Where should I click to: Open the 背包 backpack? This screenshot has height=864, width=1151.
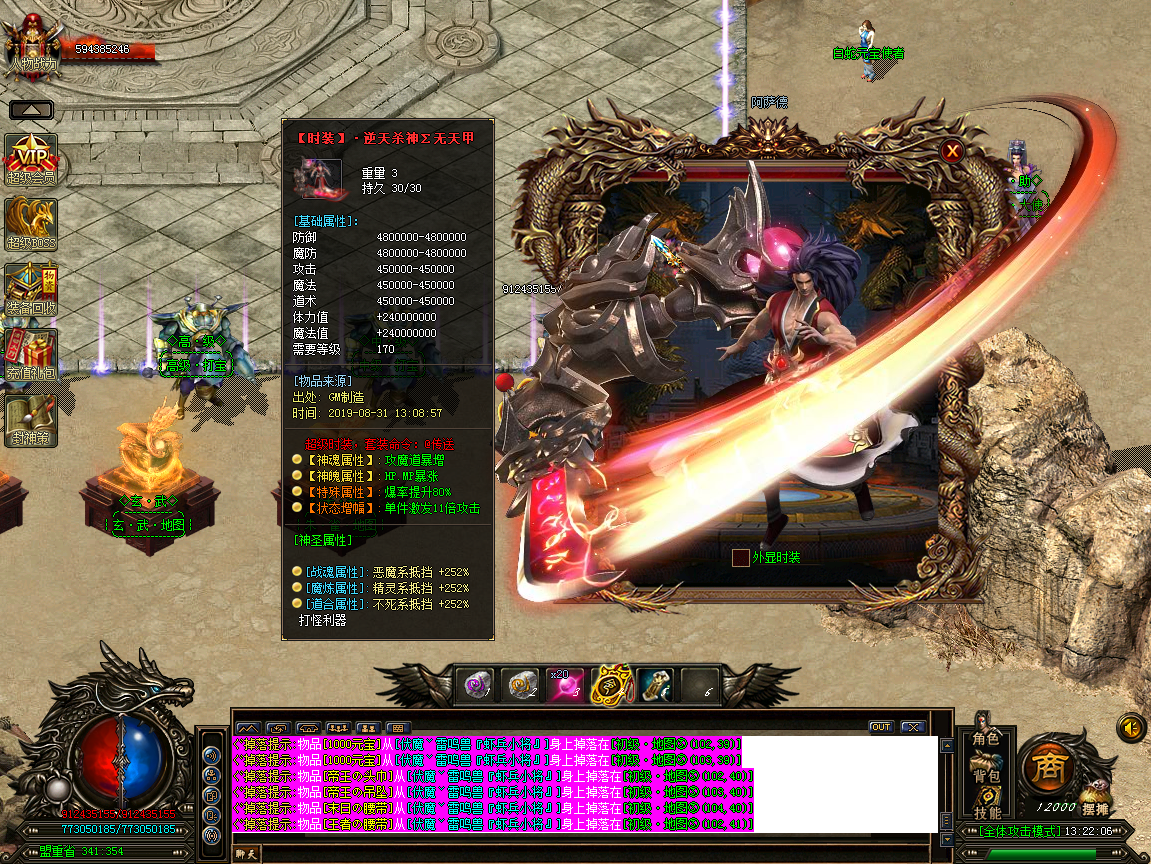tap(986, 774)
